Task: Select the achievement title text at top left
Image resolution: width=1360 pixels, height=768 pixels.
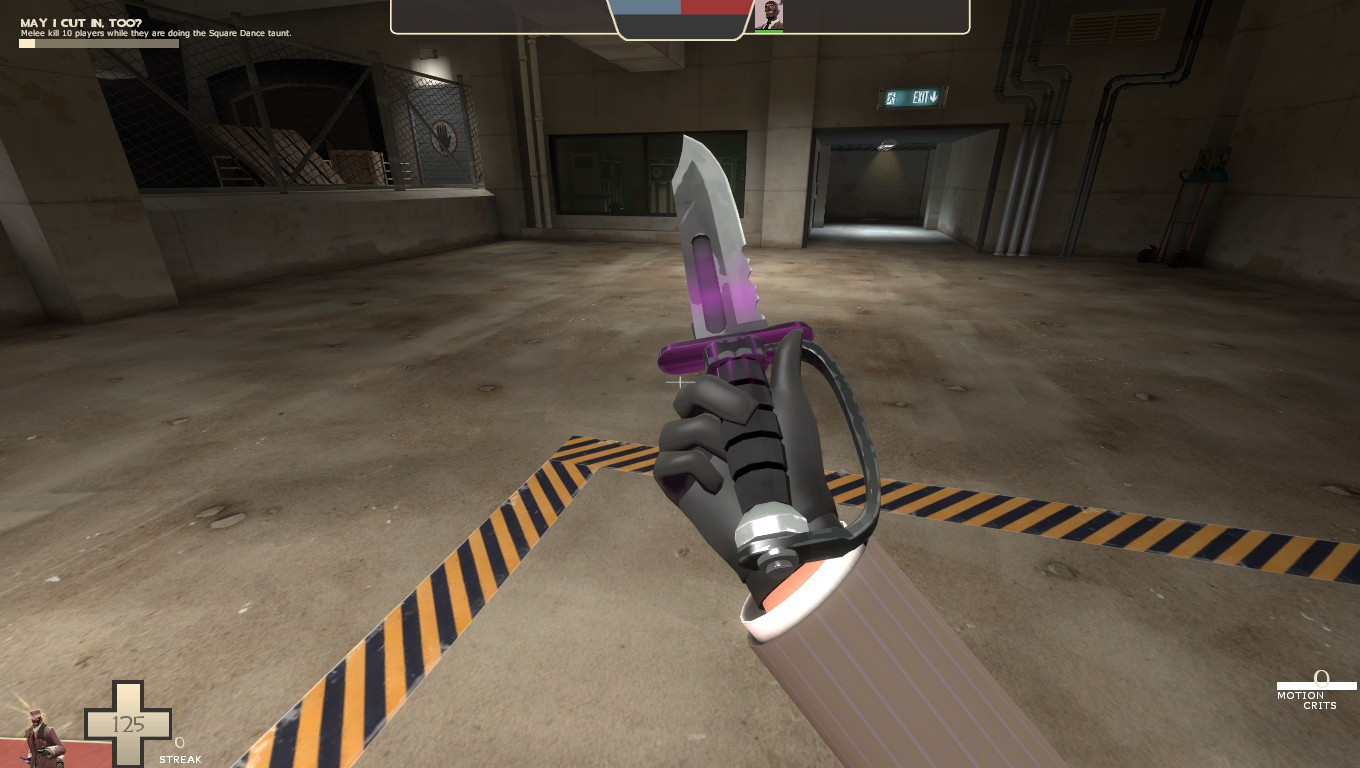Action: [78, 22]
